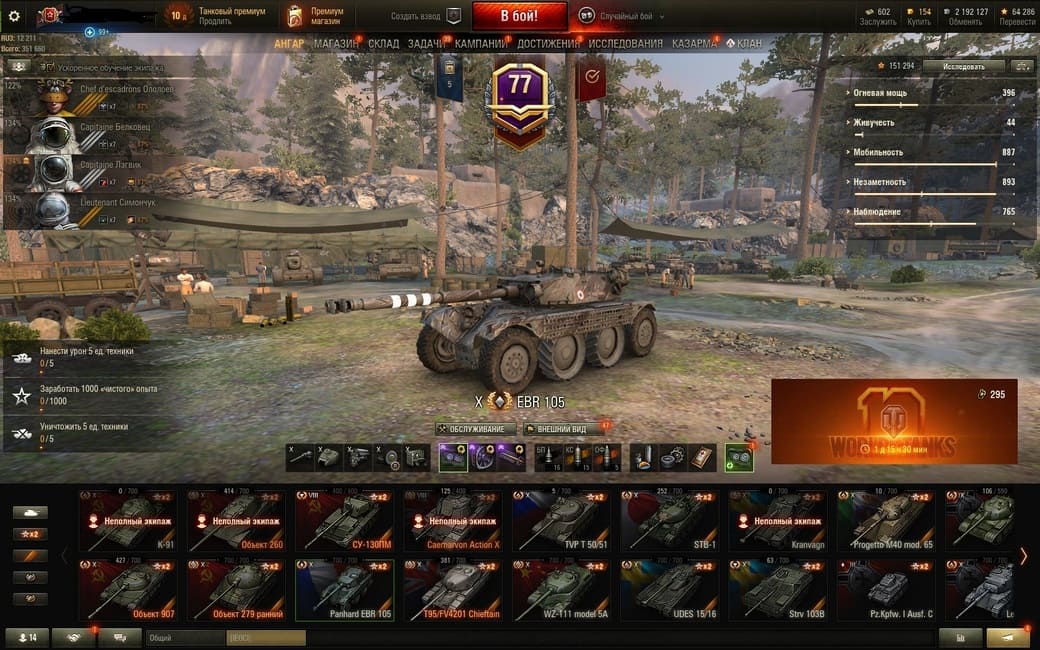Open the Внешний вид customization button

click(561, 429)
